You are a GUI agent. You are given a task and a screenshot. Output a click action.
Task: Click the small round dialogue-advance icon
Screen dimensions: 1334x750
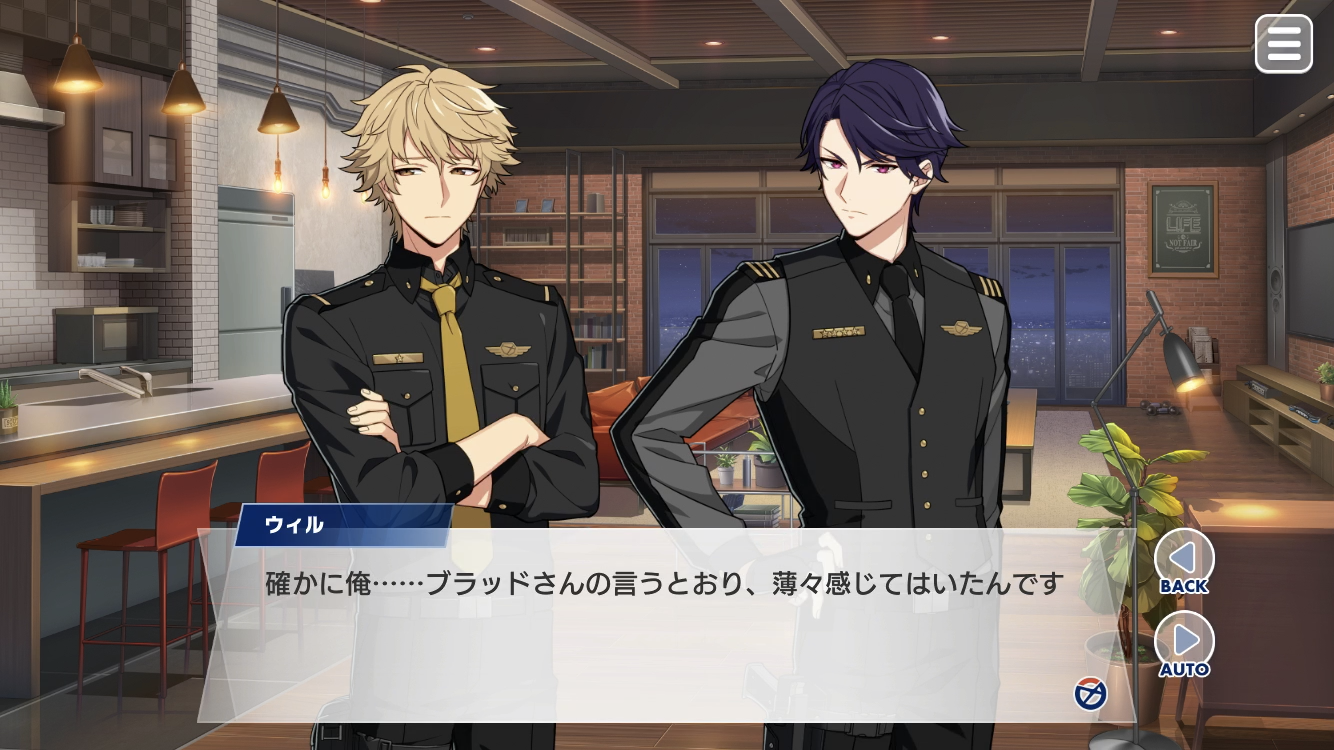(x=1090, y=693)
